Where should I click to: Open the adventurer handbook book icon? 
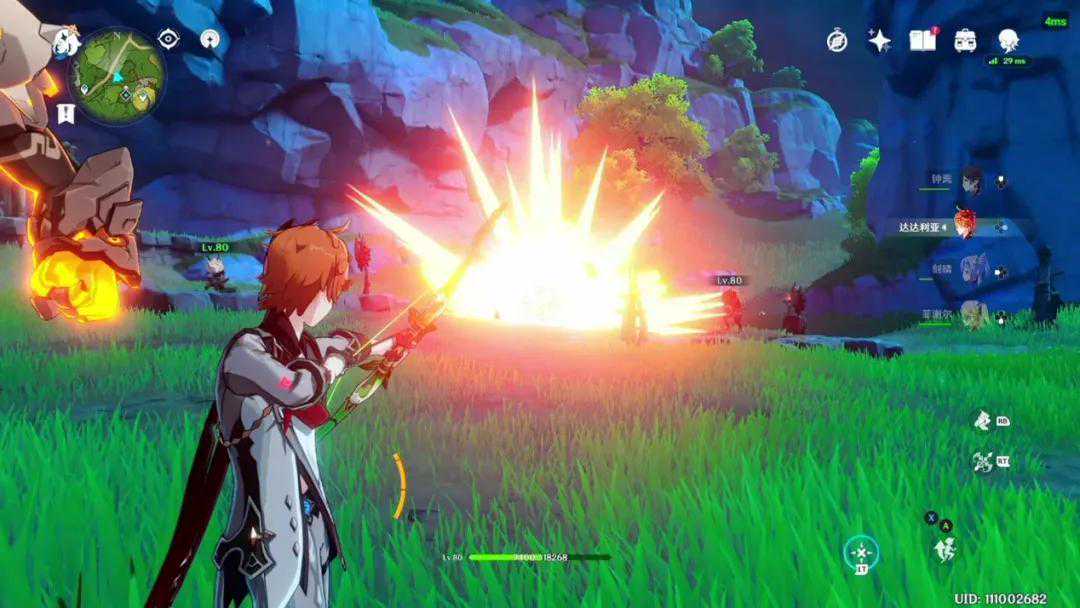click(x=922, y=40)
